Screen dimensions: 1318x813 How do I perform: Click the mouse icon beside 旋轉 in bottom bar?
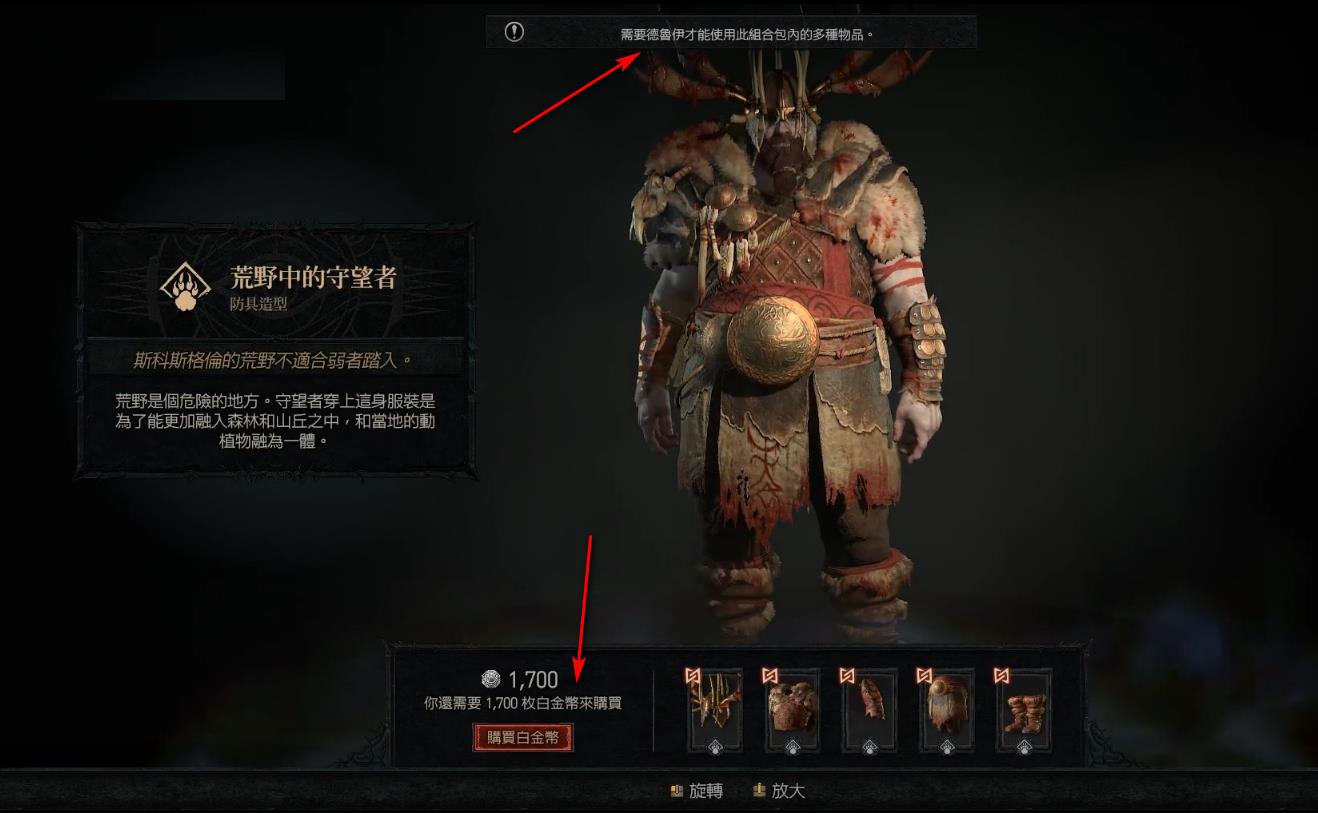coord(676,789)
